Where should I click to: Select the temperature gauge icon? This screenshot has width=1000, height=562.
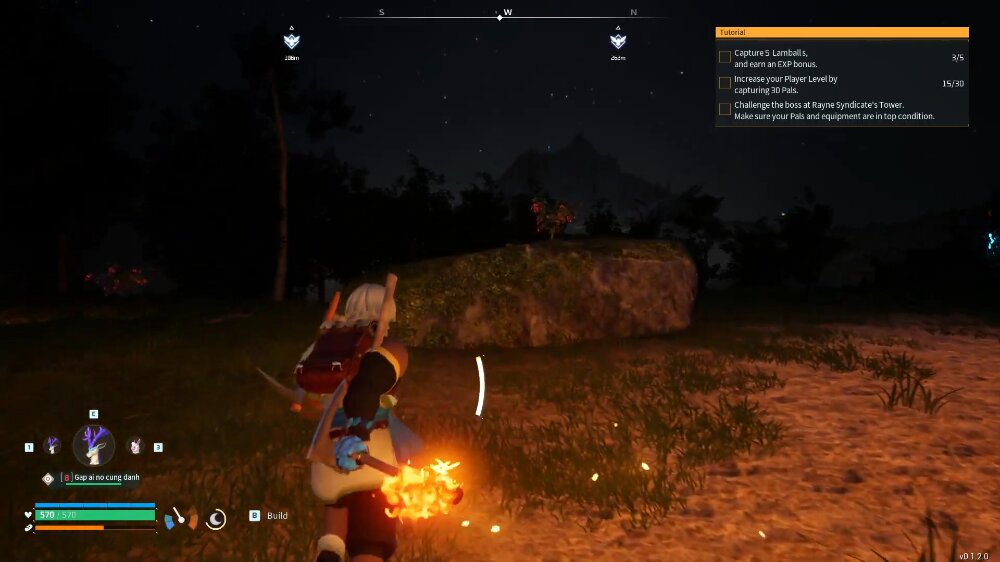pyautogui.click(x=180, y=518)
